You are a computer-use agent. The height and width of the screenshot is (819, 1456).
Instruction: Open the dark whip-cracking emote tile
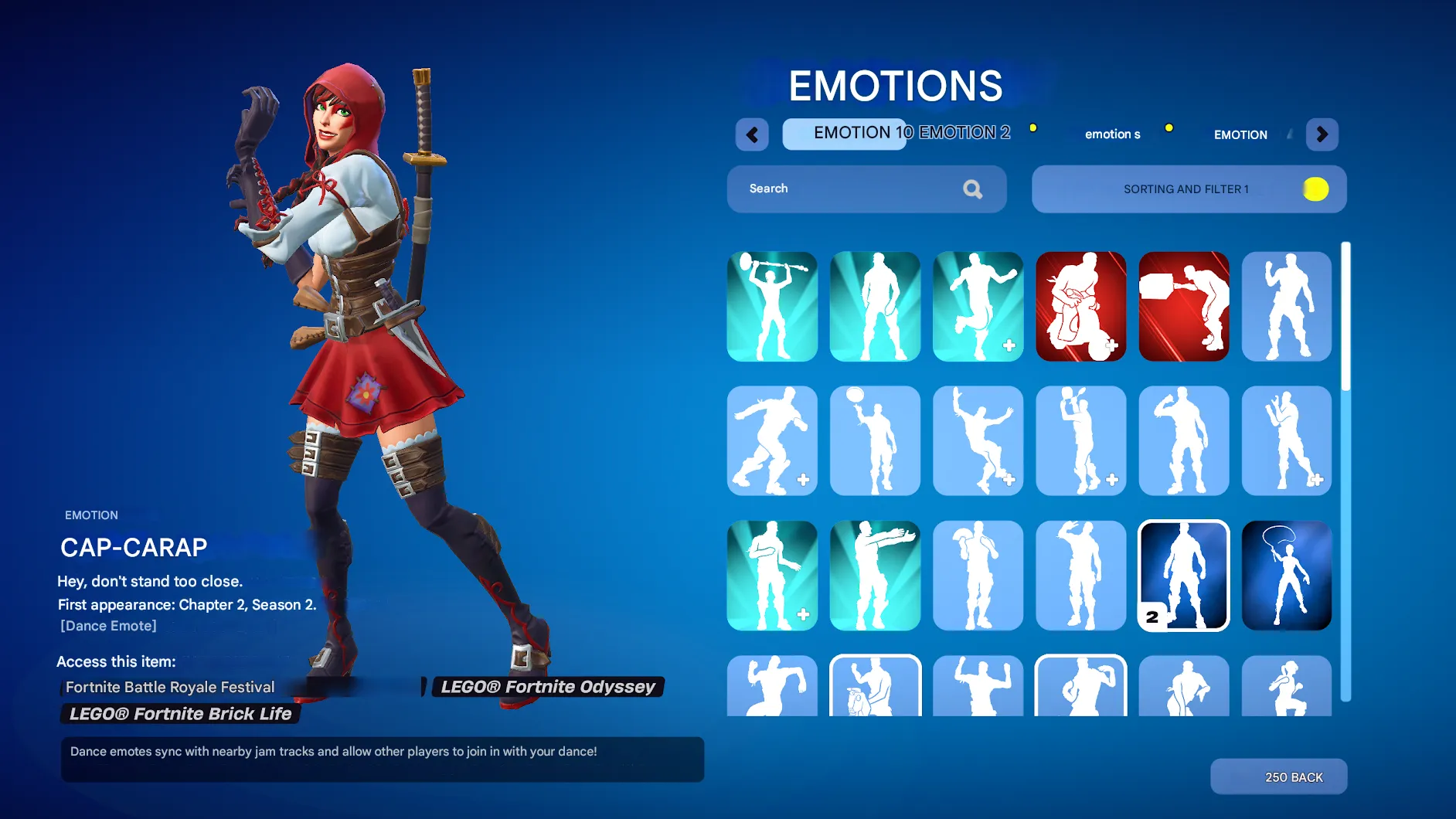click(1286, 576)
